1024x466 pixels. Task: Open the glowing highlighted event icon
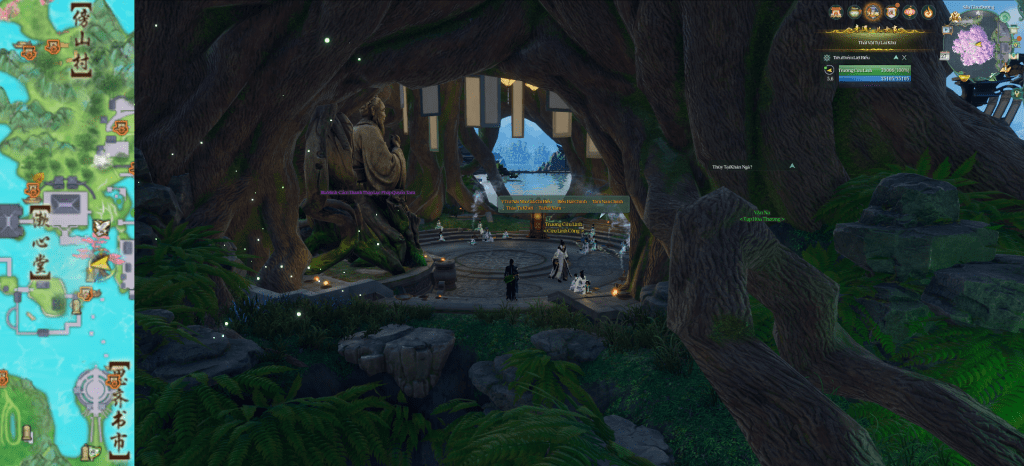873,12
